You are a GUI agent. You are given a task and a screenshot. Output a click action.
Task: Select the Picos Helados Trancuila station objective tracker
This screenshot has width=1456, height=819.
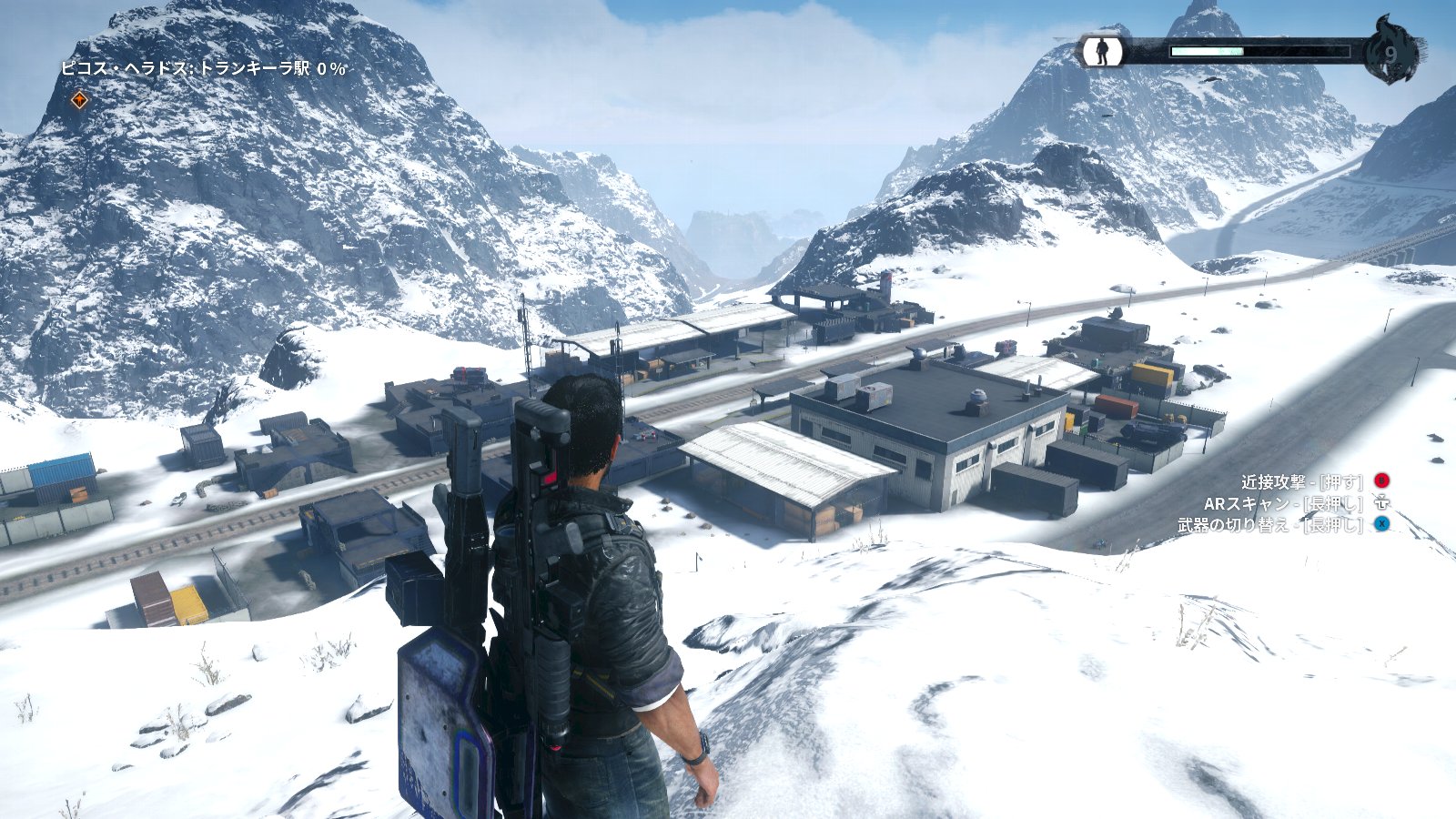coord(203,68)
